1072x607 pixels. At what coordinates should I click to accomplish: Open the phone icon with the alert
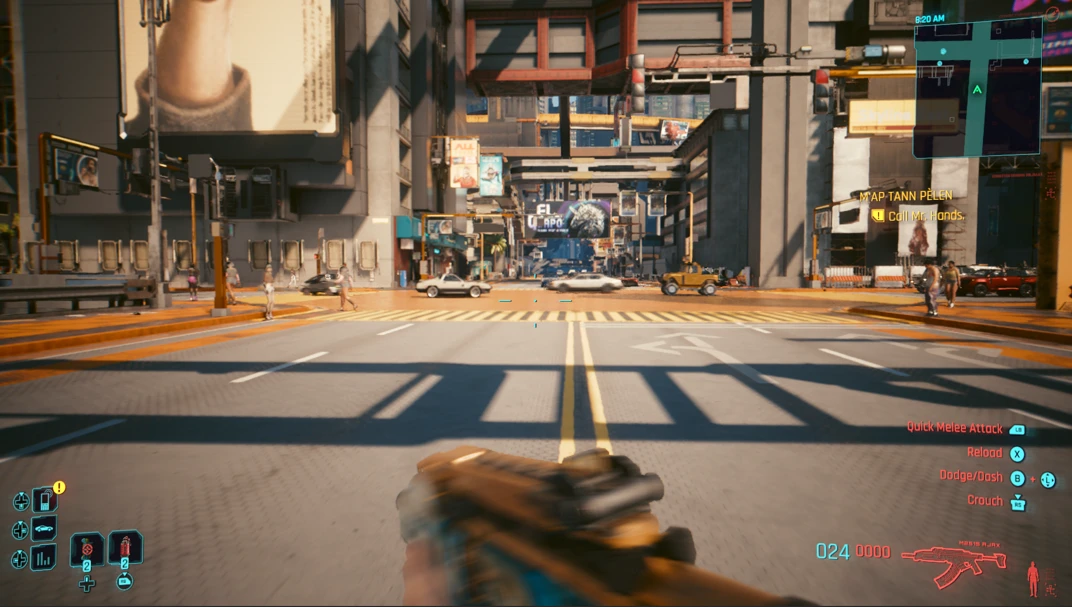pos(44,500)
